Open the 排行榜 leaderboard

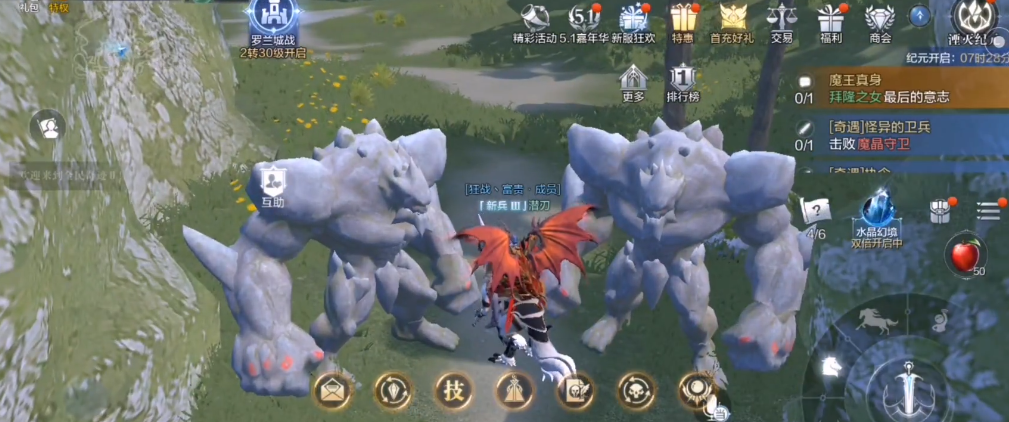682,79
